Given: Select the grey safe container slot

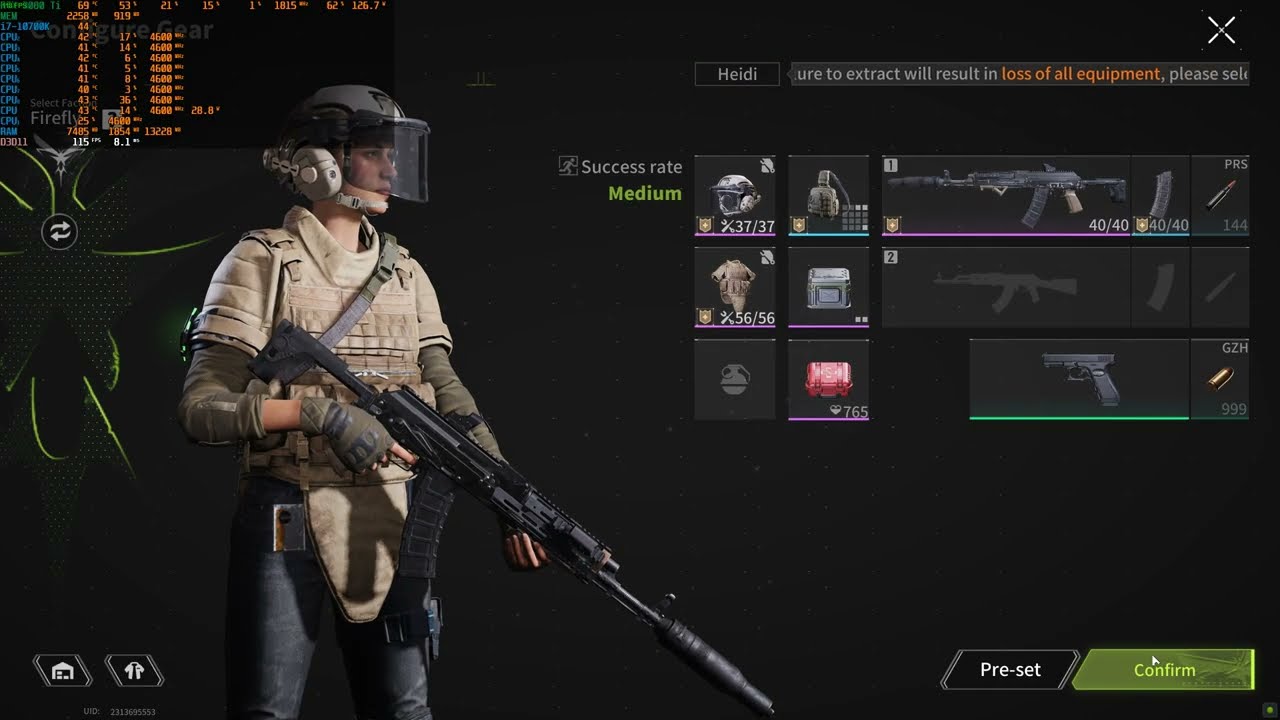Looking at the screenshot, I should point(828,287).
